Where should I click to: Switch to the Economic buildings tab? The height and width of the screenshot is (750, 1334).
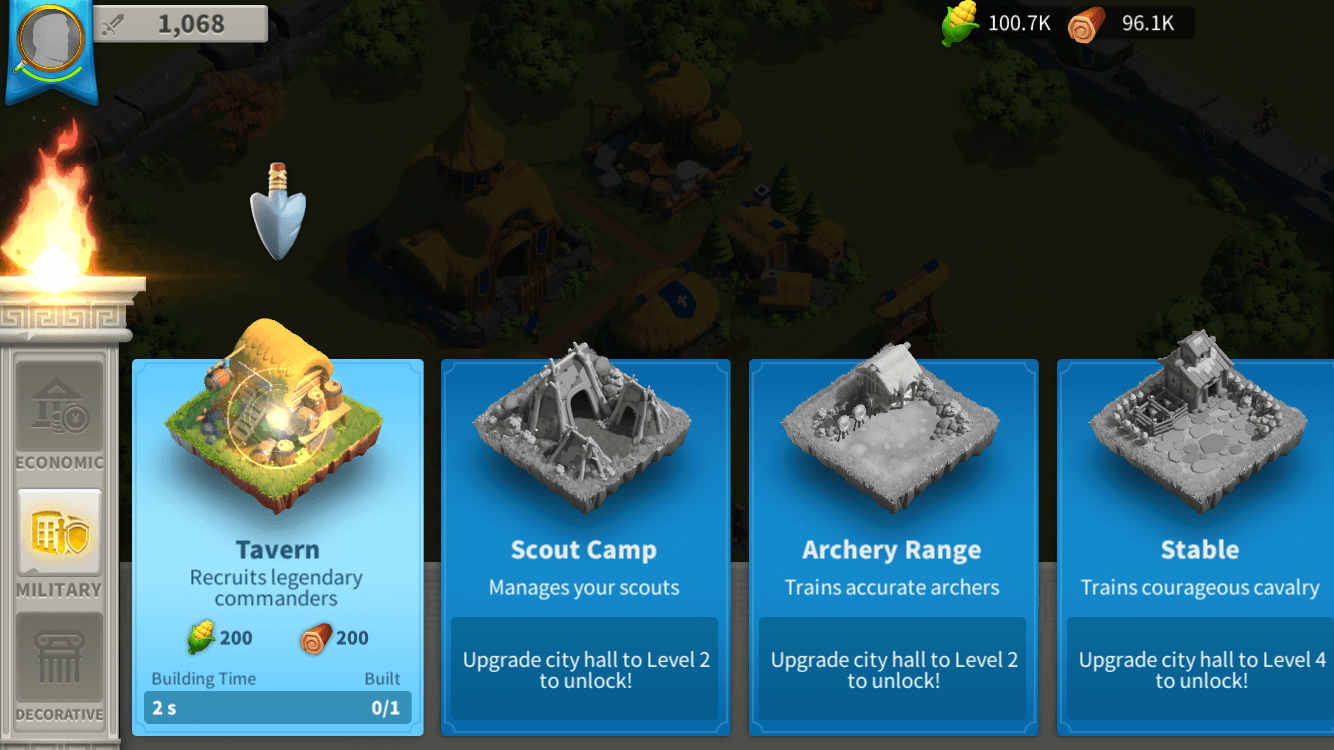pyautogui.click(x=59, y=416)
